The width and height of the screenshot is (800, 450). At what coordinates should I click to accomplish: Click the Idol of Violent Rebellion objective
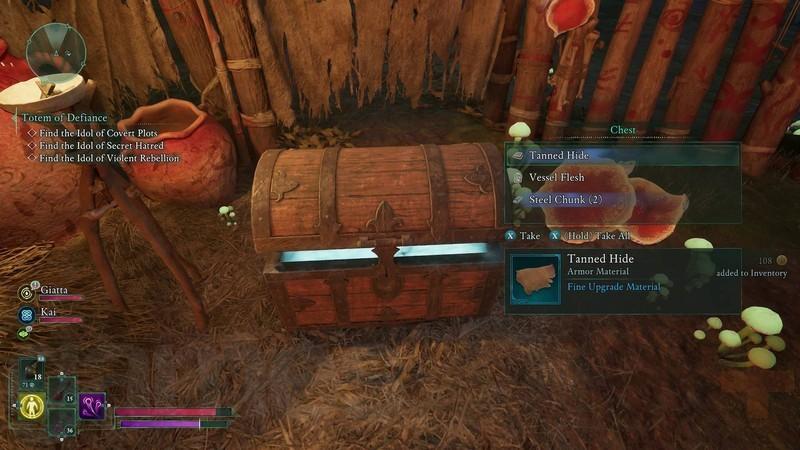click(109, 158)
